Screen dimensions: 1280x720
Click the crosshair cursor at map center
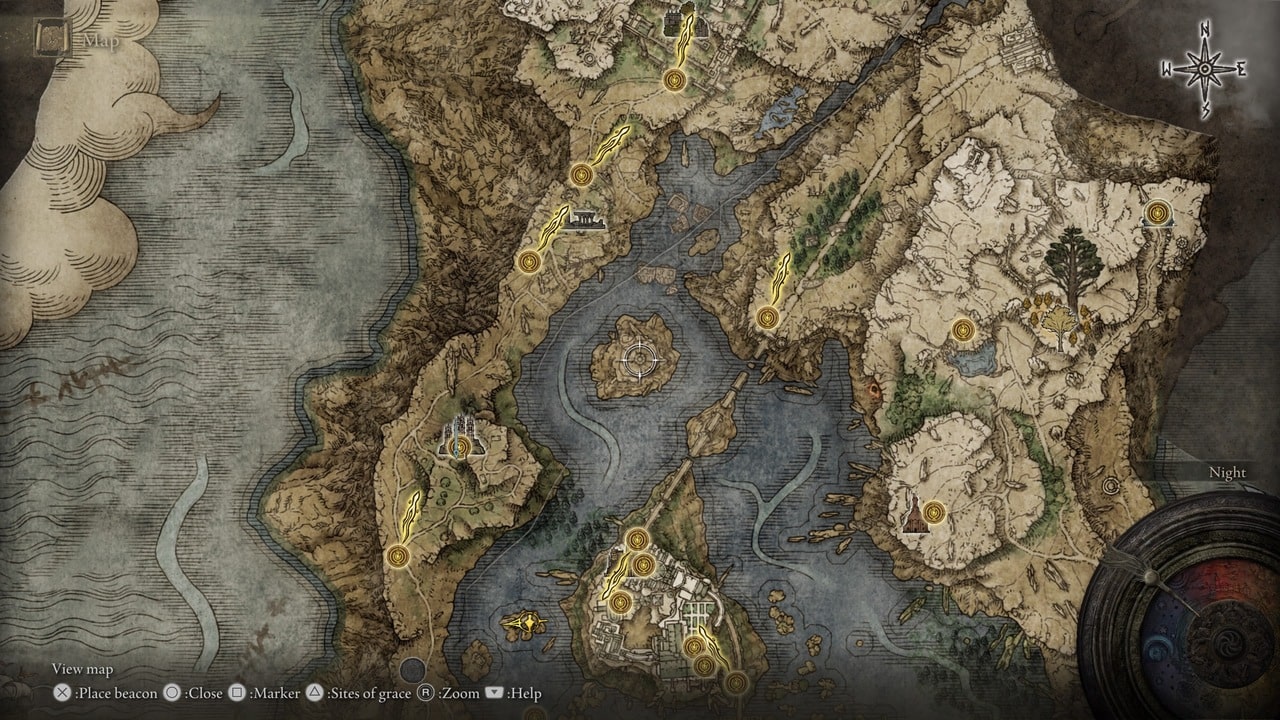[x=640, y=358]
